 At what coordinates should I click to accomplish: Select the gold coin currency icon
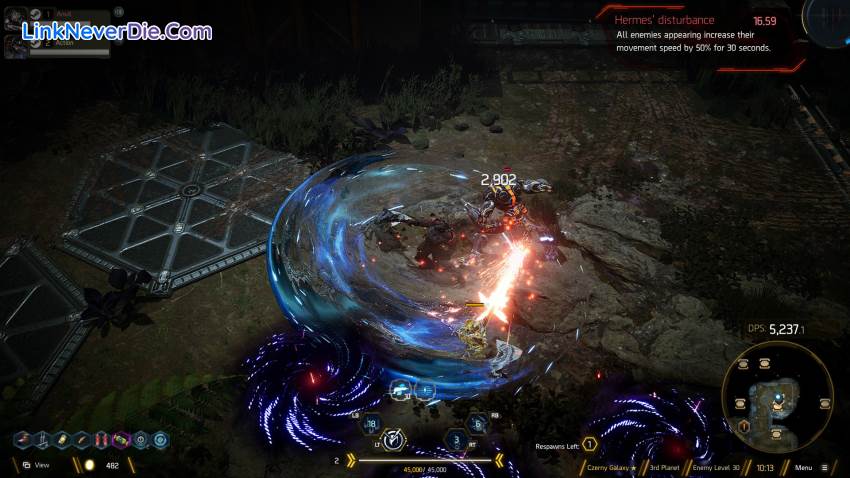87,465
